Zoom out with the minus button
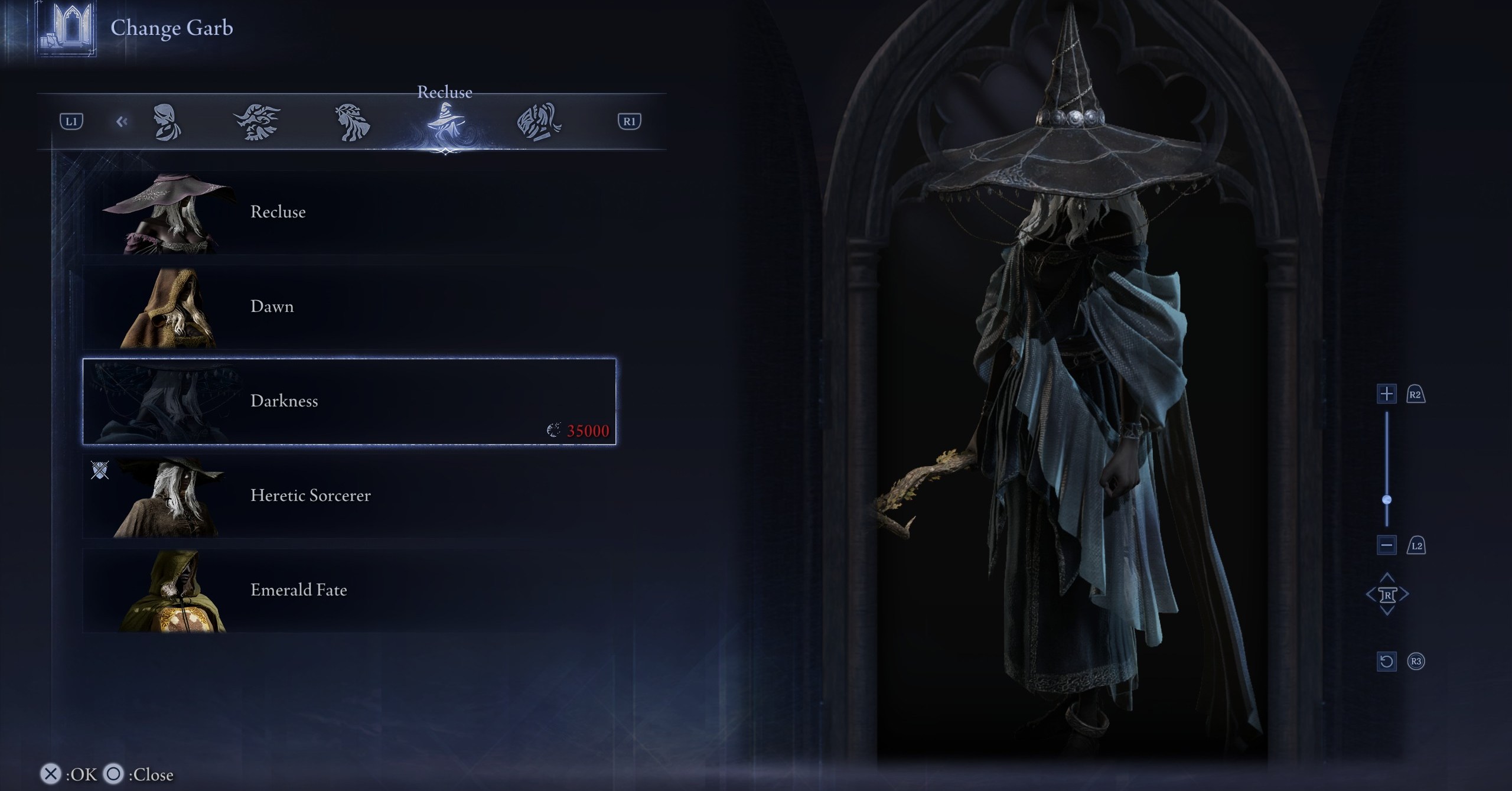 pyautogui.click(x=1386, y=545)
